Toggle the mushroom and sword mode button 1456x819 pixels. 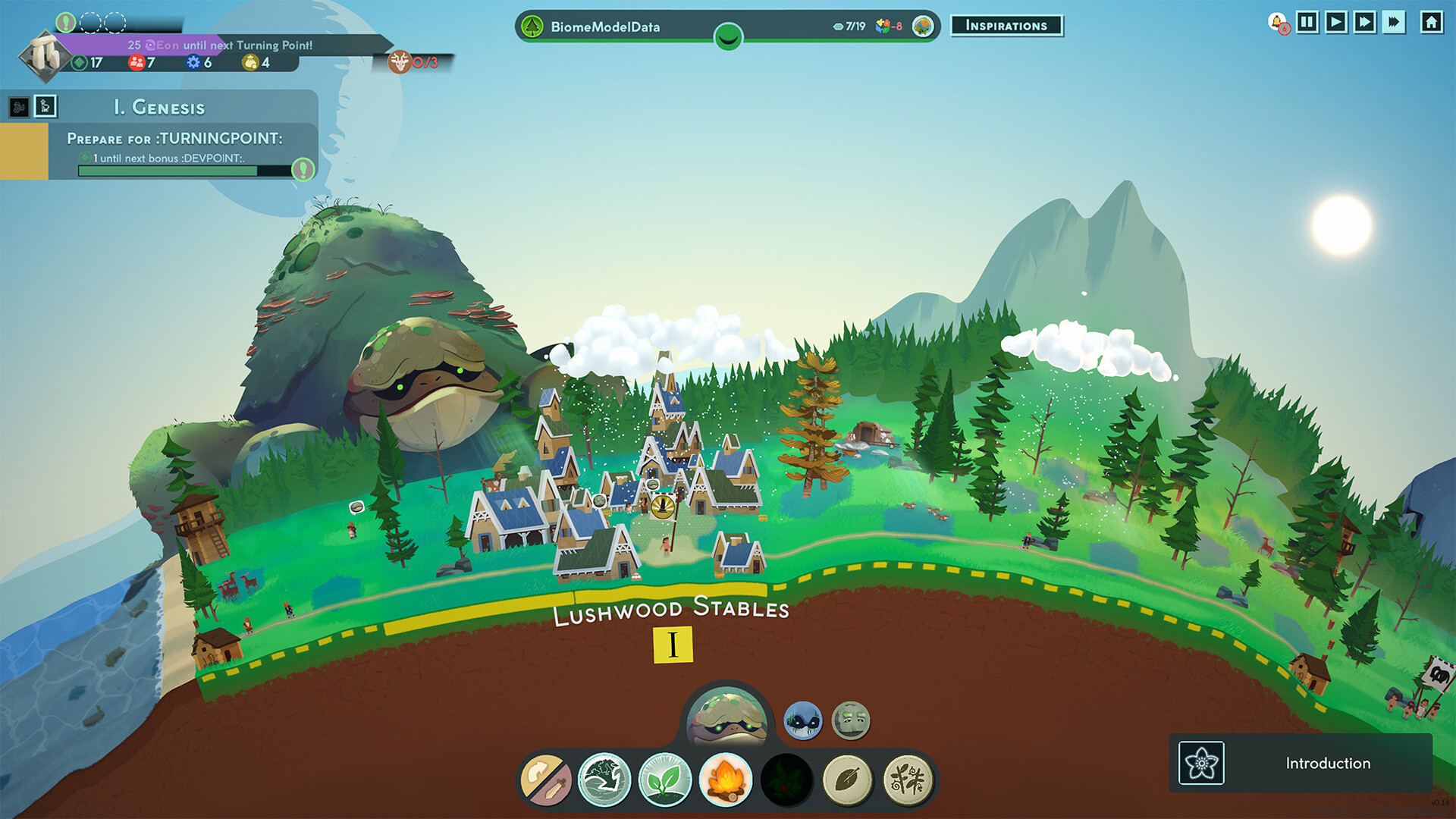click(546, 780)
